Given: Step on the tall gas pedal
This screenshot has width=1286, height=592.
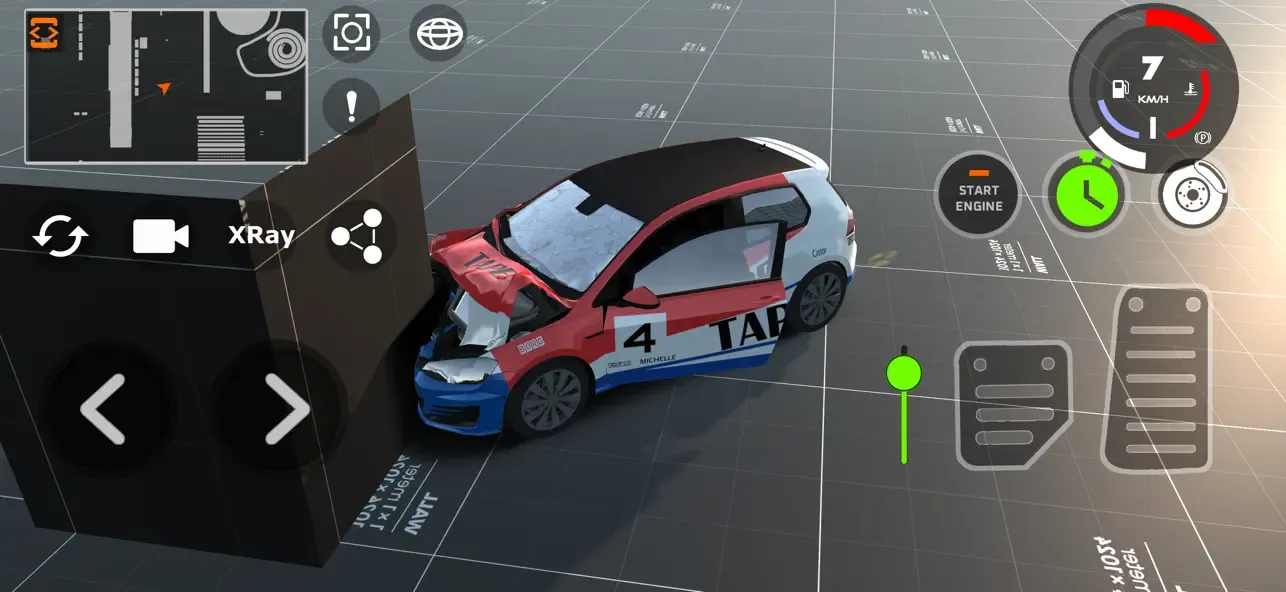Looking at the screenshot, I should tap(1156, 378).
